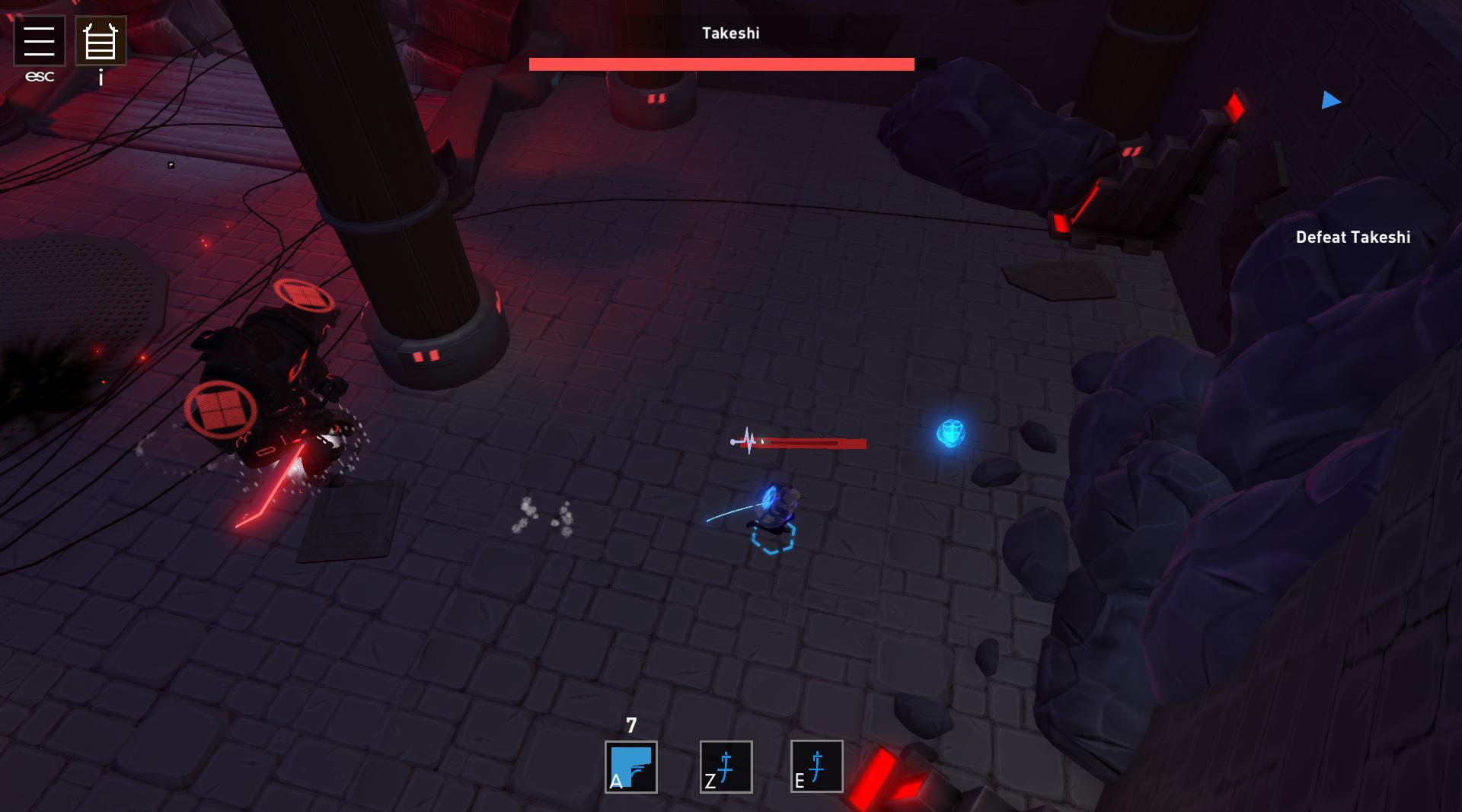
Task: Select the sword ability bound to E
Action: coord(816,768)
